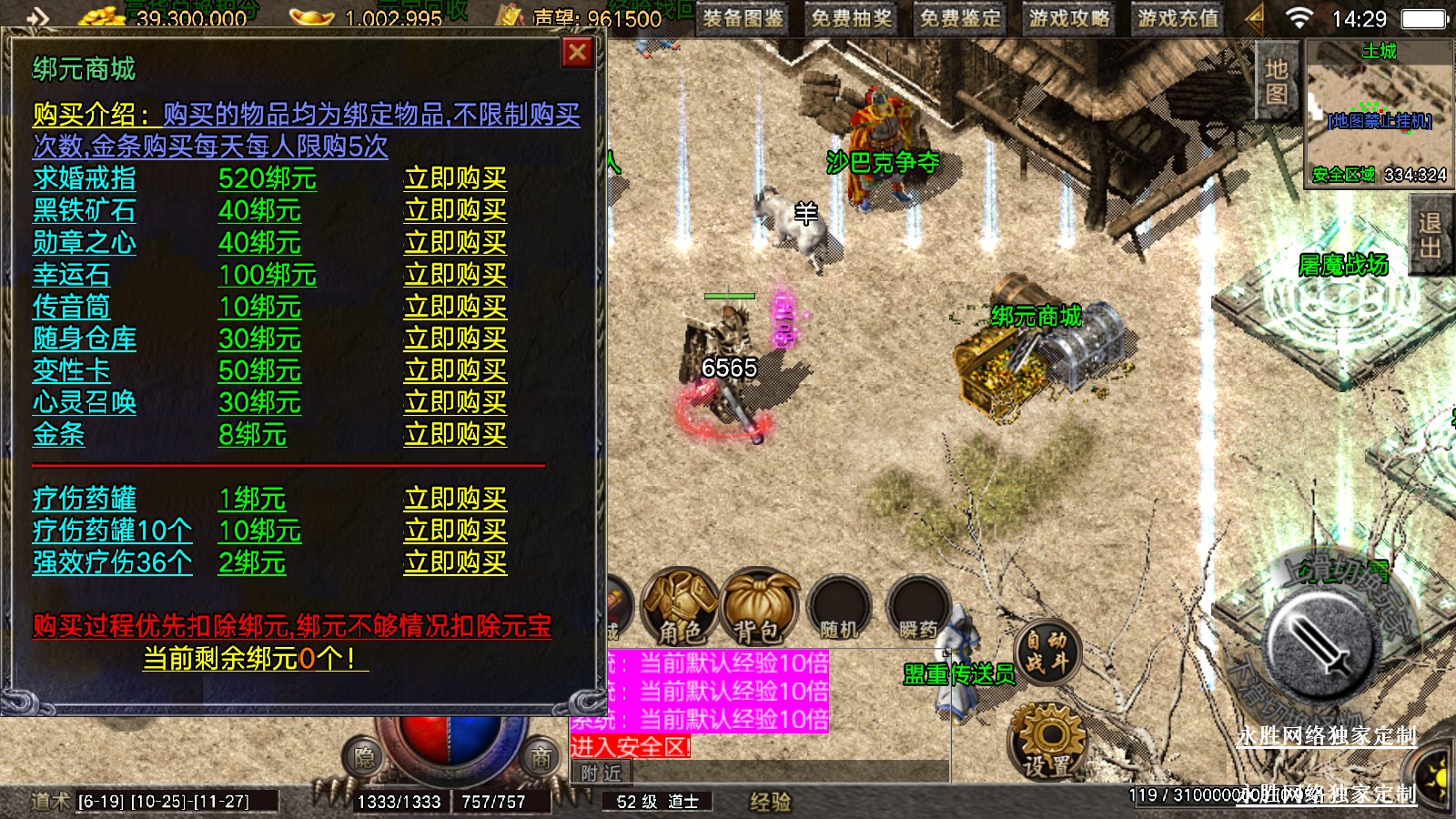Click the 退出 exit button
The width and height of the screenshot is (1456, 819).
coord(1430,236)
